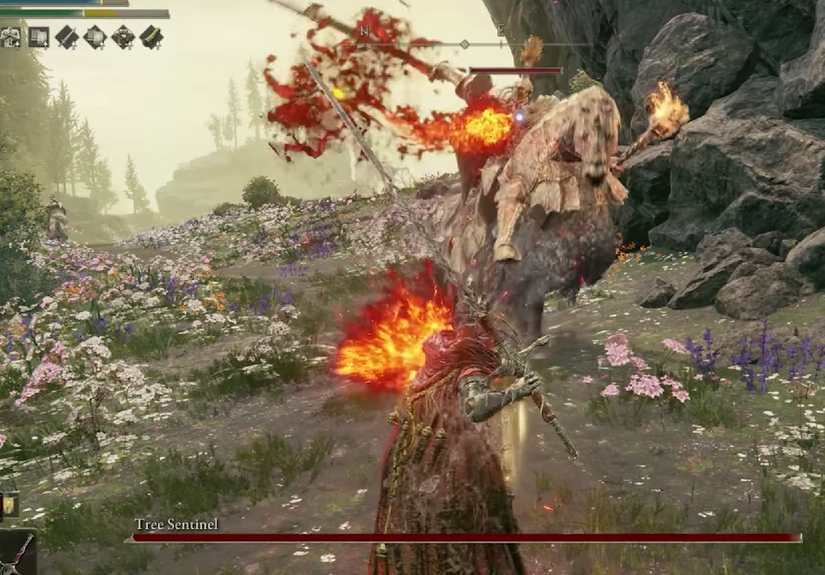Select the flexing-body buff status icon
Screen dimensions: 825x575
[x=11, y=38]
